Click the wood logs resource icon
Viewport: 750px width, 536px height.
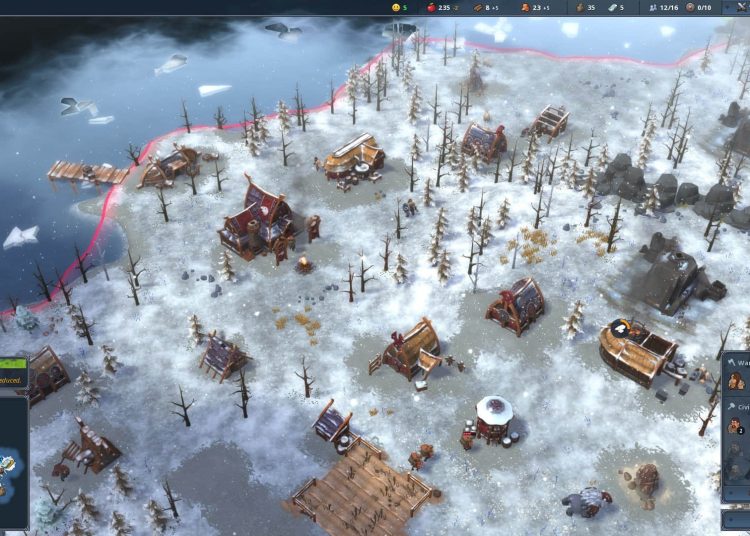click(x=479, y=7)
